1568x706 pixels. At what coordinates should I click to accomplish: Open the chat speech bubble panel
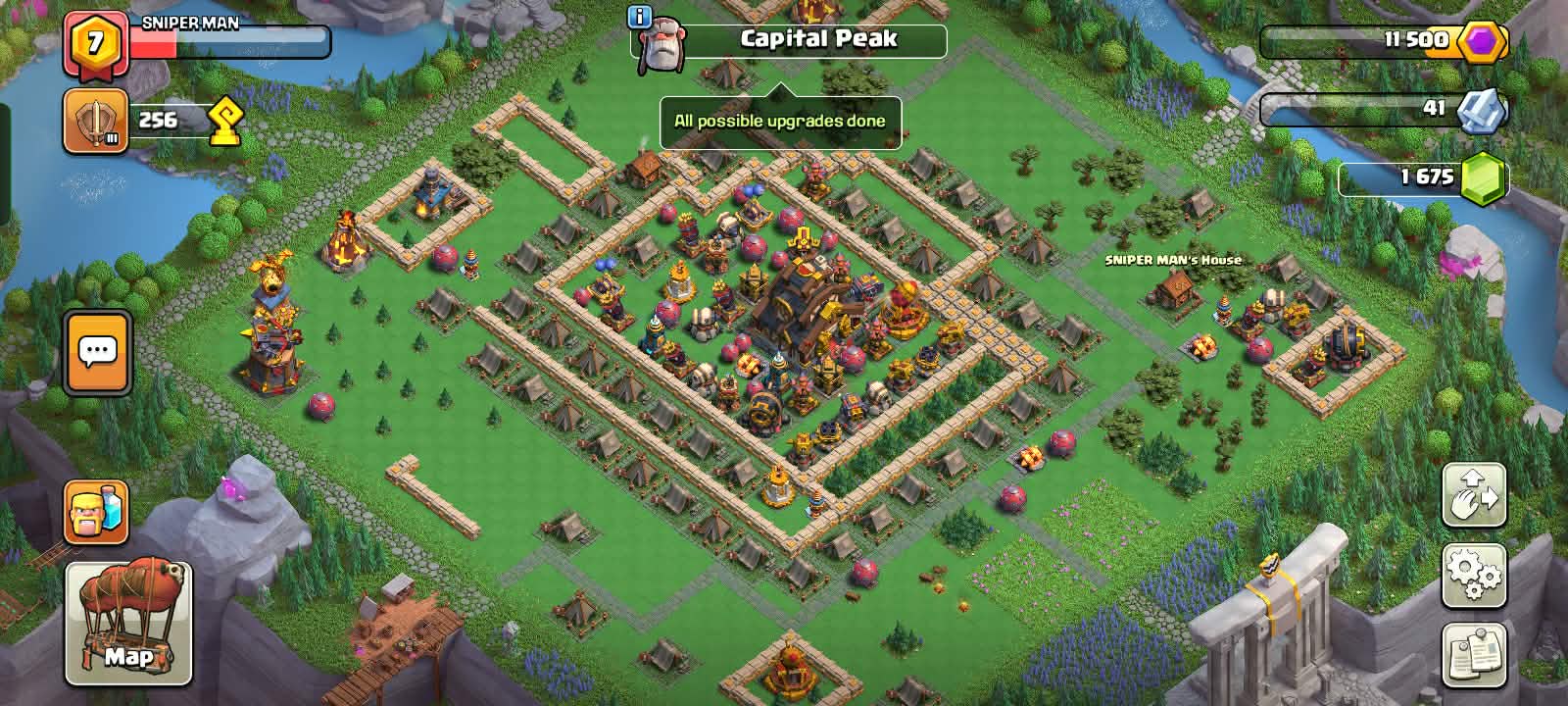point(97,352)
